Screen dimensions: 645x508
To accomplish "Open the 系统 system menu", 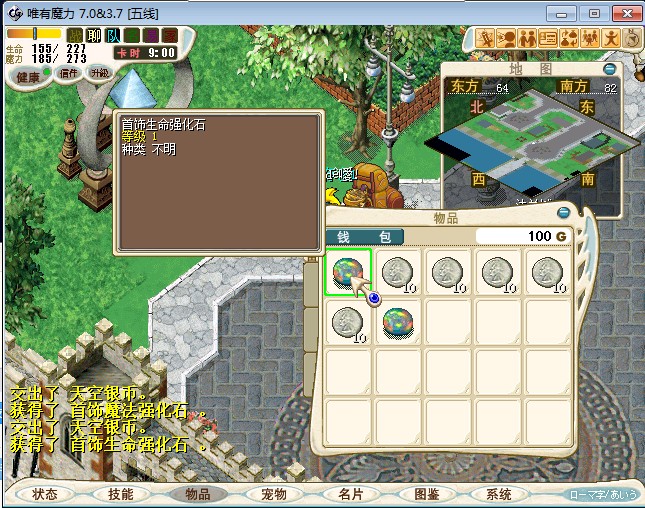I will 499,494.
